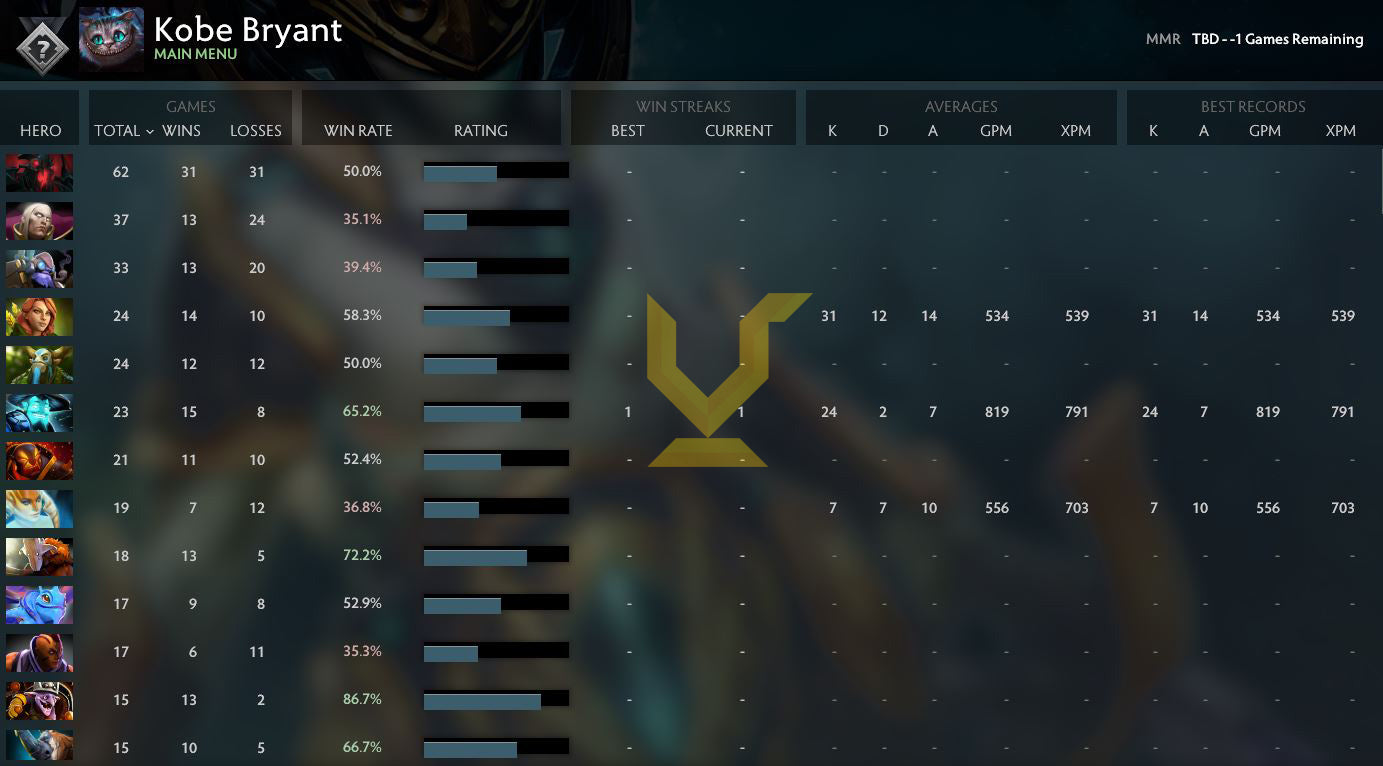Click the Storm Spirit hero portrait

click(x=40, y=411)
